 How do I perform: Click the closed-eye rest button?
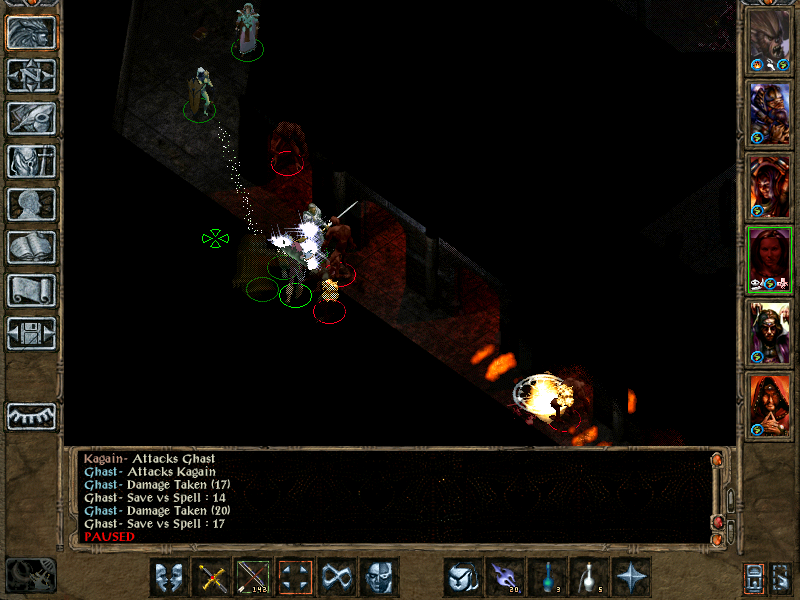coord(31,415)
